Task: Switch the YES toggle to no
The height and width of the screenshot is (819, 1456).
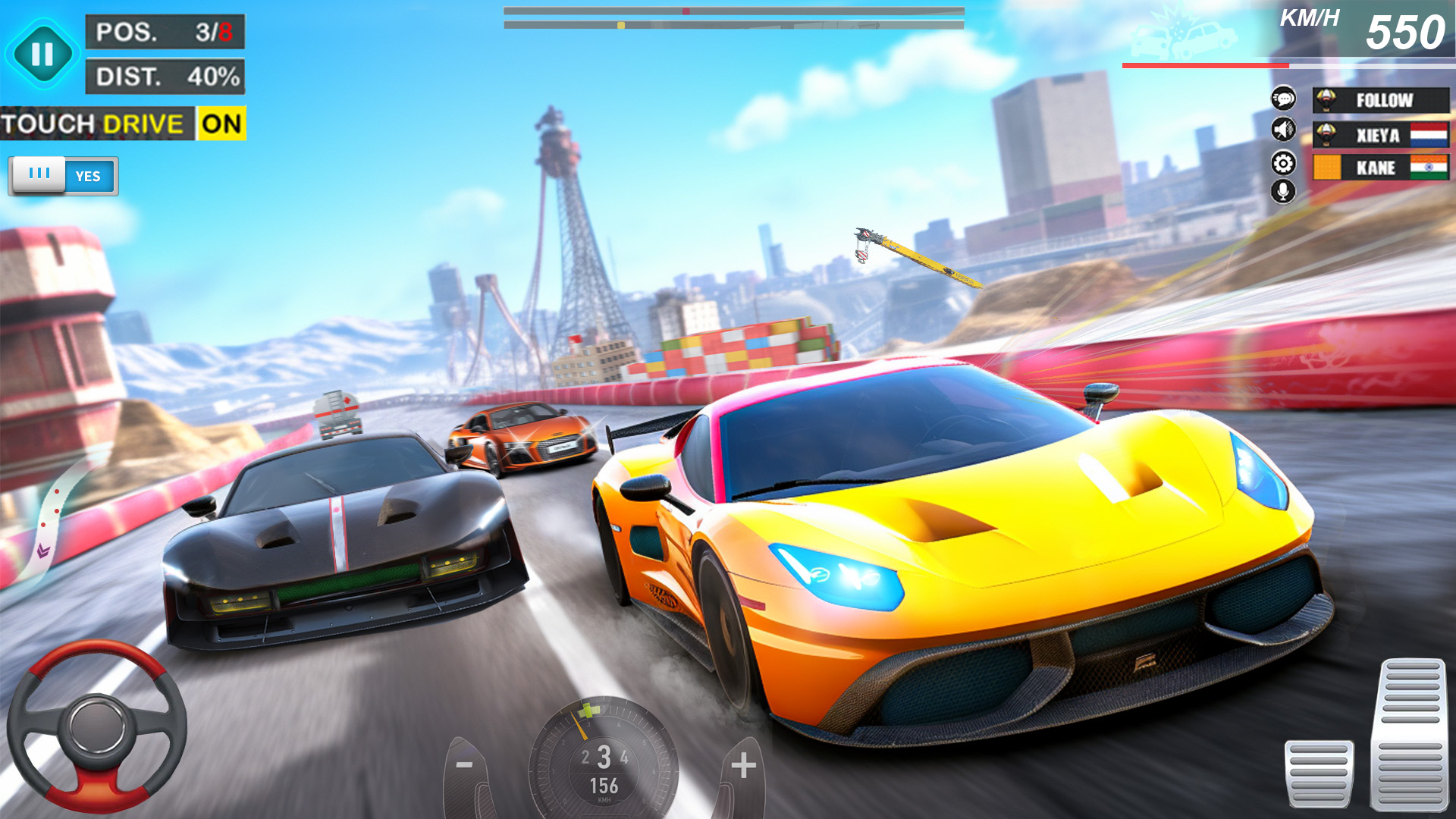Action: [x=64, y=175]
